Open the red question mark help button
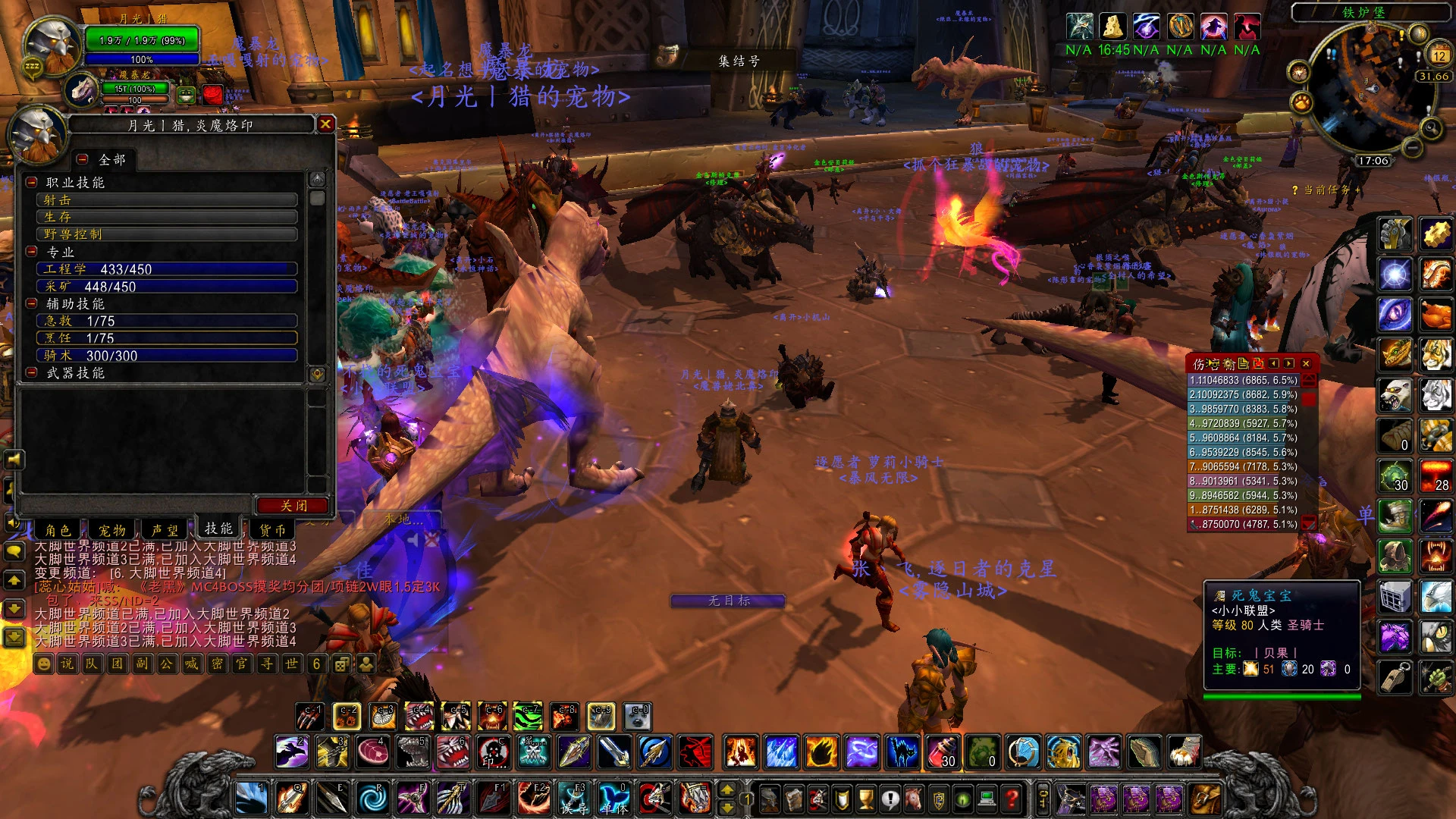1456x819 pixels. pyautogui.click(x=1012, y=799)
